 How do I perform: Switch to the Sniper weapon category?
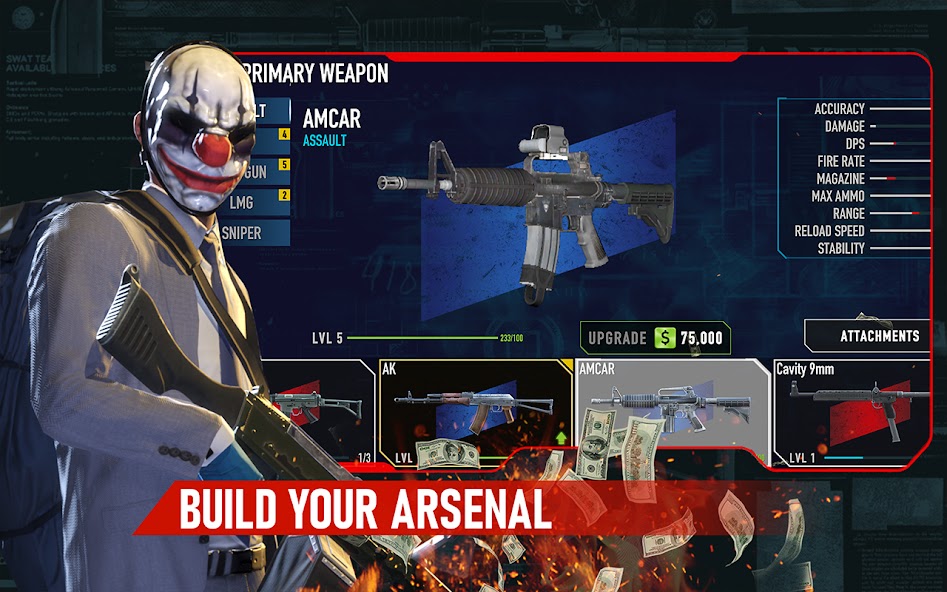point(257,233)
